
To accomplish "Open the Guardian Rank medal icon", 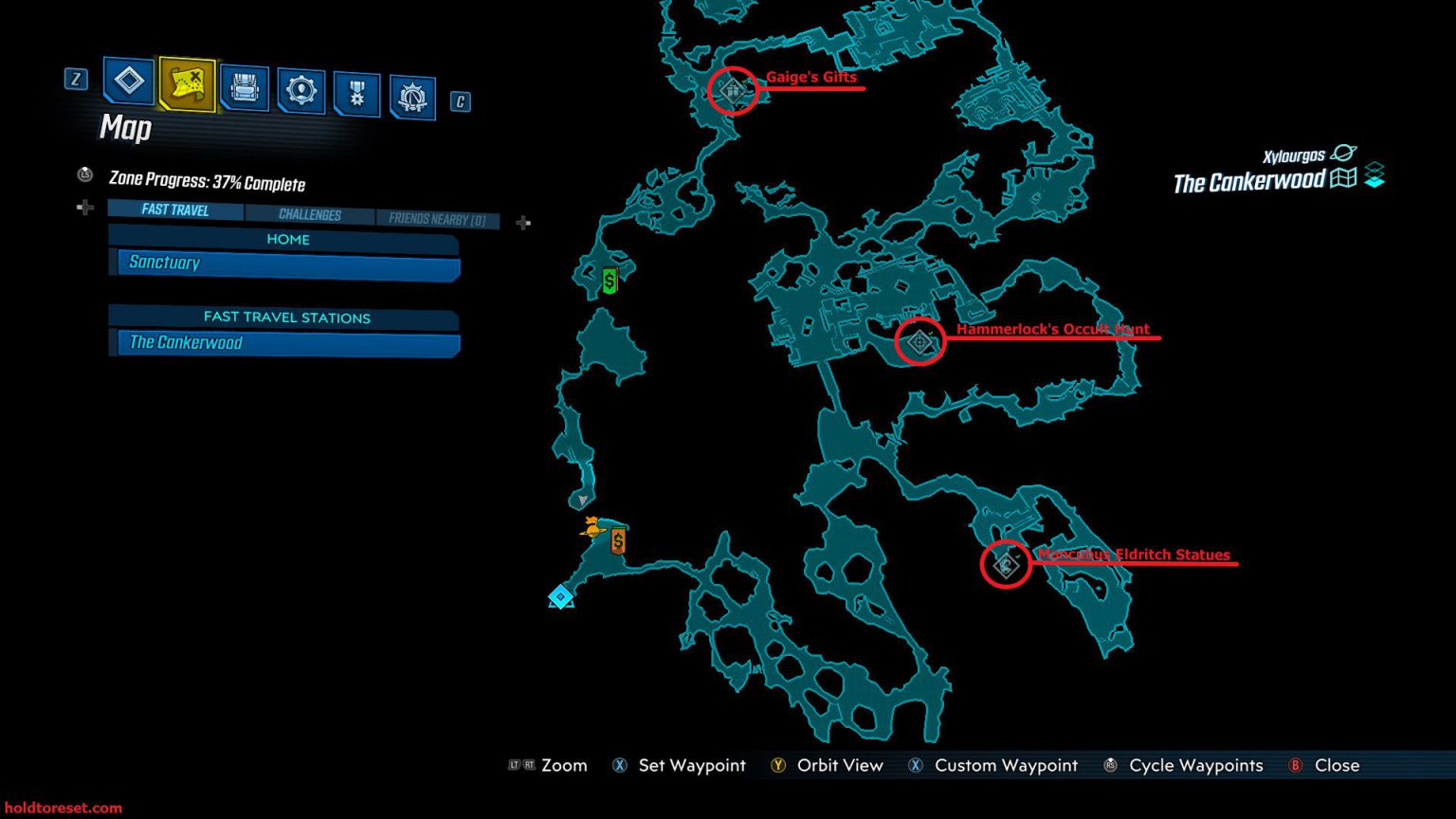I will coord(355,88).
